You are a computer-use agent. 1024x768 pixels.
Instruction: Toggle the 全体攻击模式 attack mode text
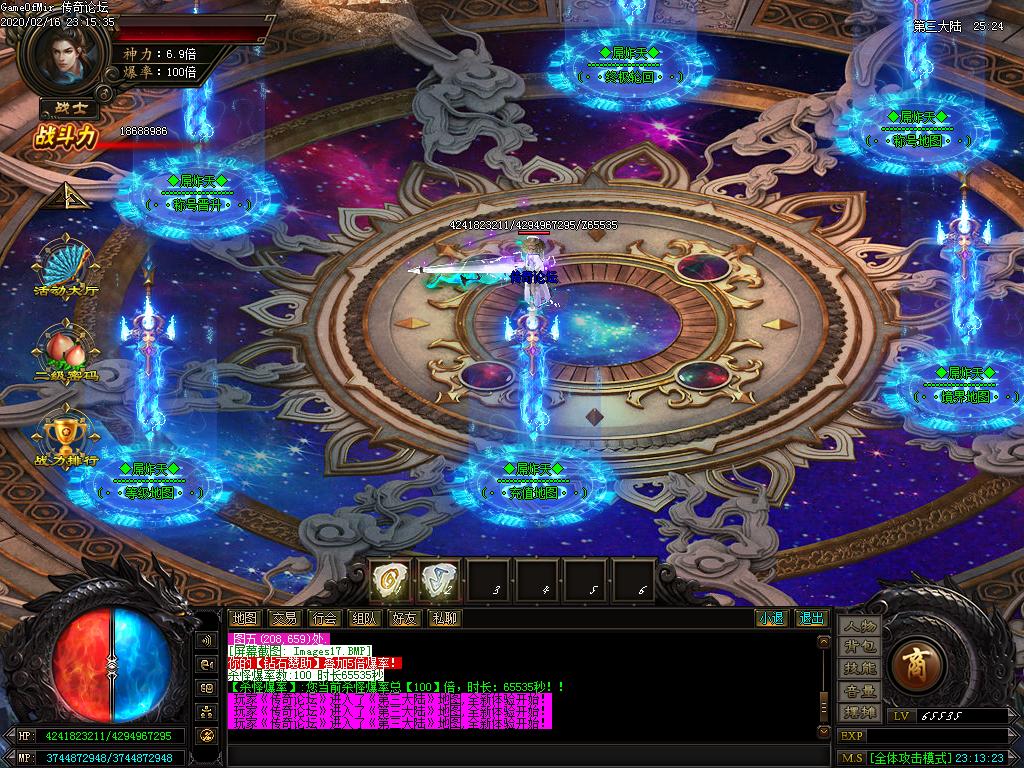pyautogui.click(x=909, y=759)
